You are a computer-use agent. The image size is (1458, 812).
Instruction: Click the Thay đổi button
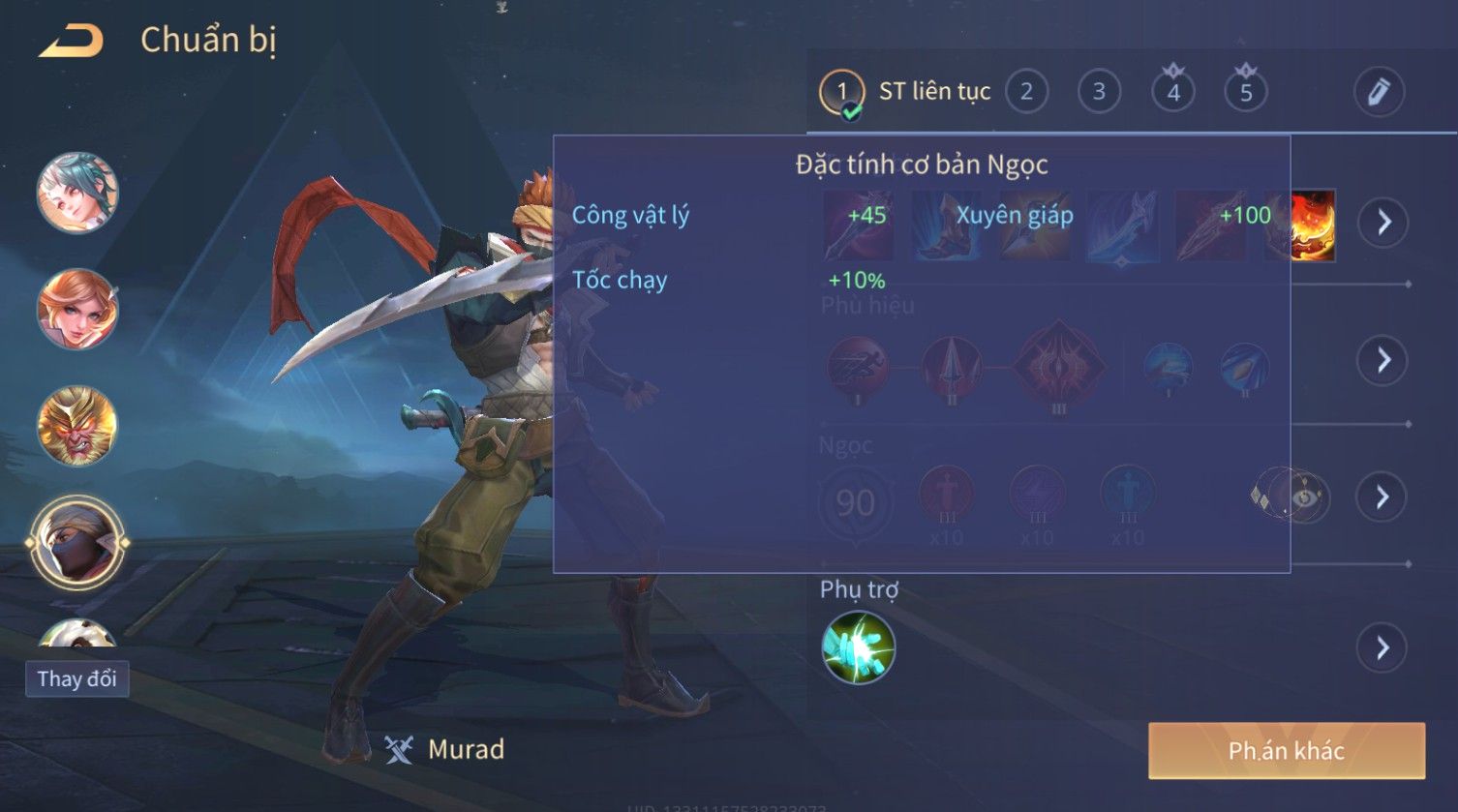76,678
